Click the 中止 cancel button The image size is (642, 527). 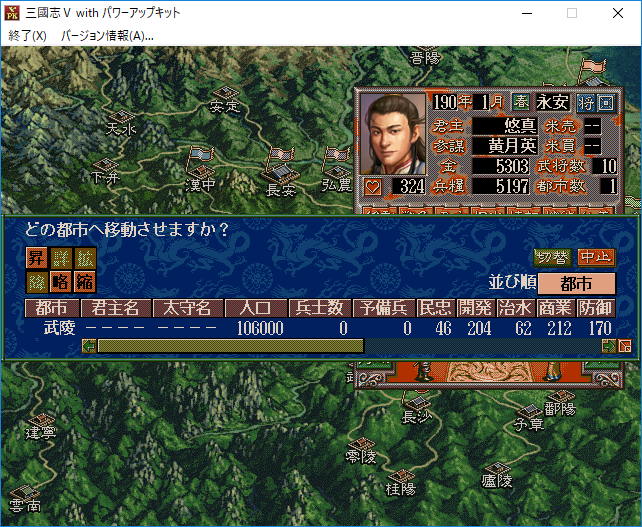[x=596, y=257]
